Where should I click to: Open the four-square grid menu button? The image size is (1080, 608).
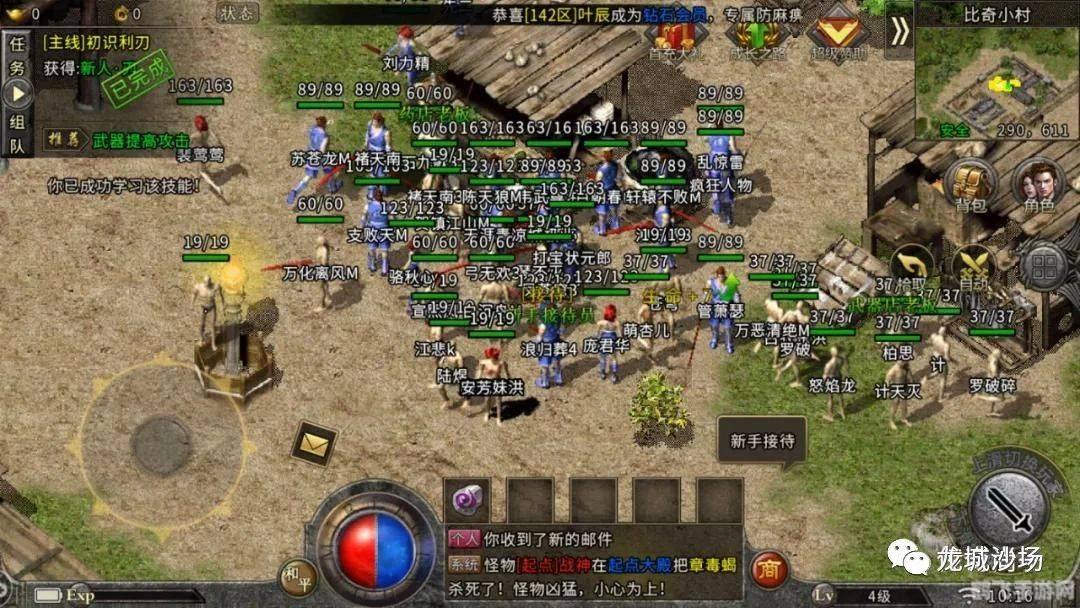1043,267
